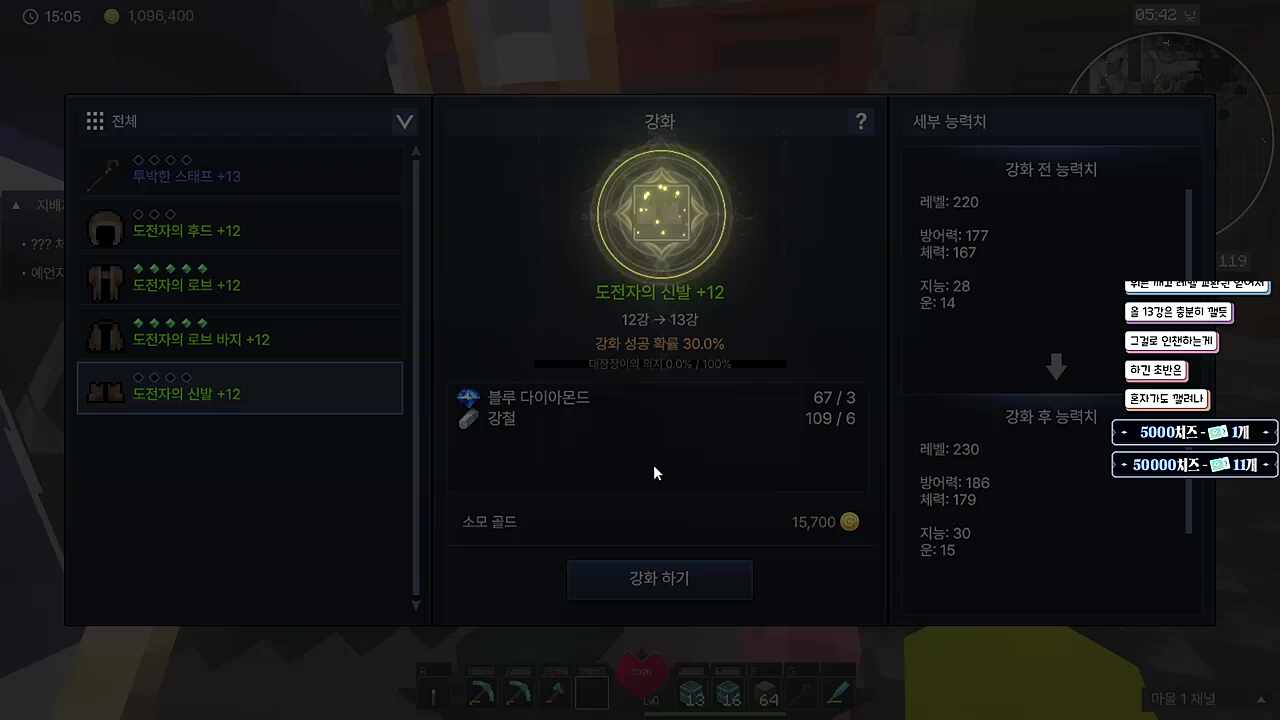Viewport: 1280px width, 720px height.
Task: Click the 5000치즈 1개 donation button
Action: (1193, 432)
